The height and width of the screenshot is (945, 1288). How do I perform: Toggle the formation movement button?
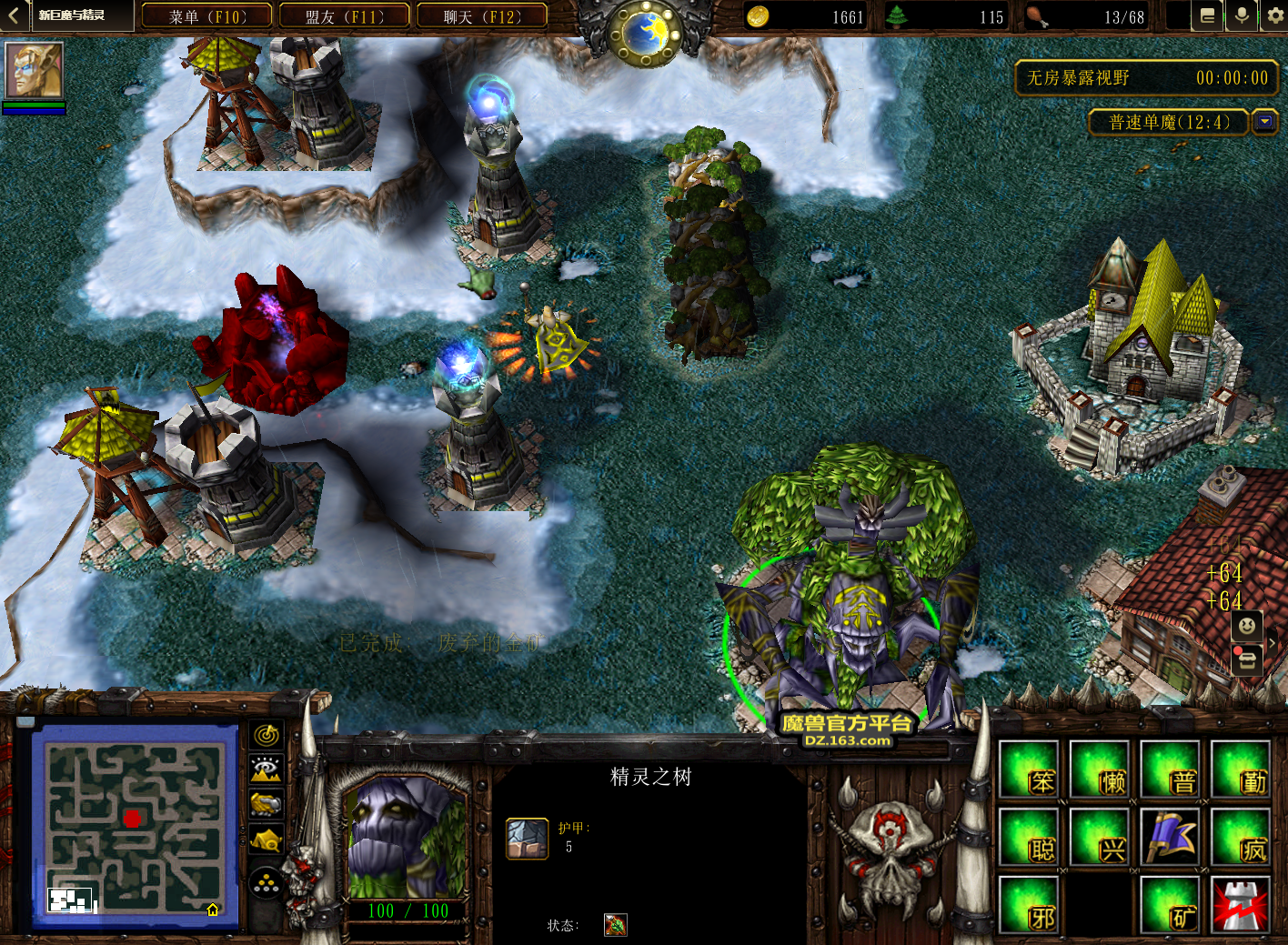coord(267,883)
